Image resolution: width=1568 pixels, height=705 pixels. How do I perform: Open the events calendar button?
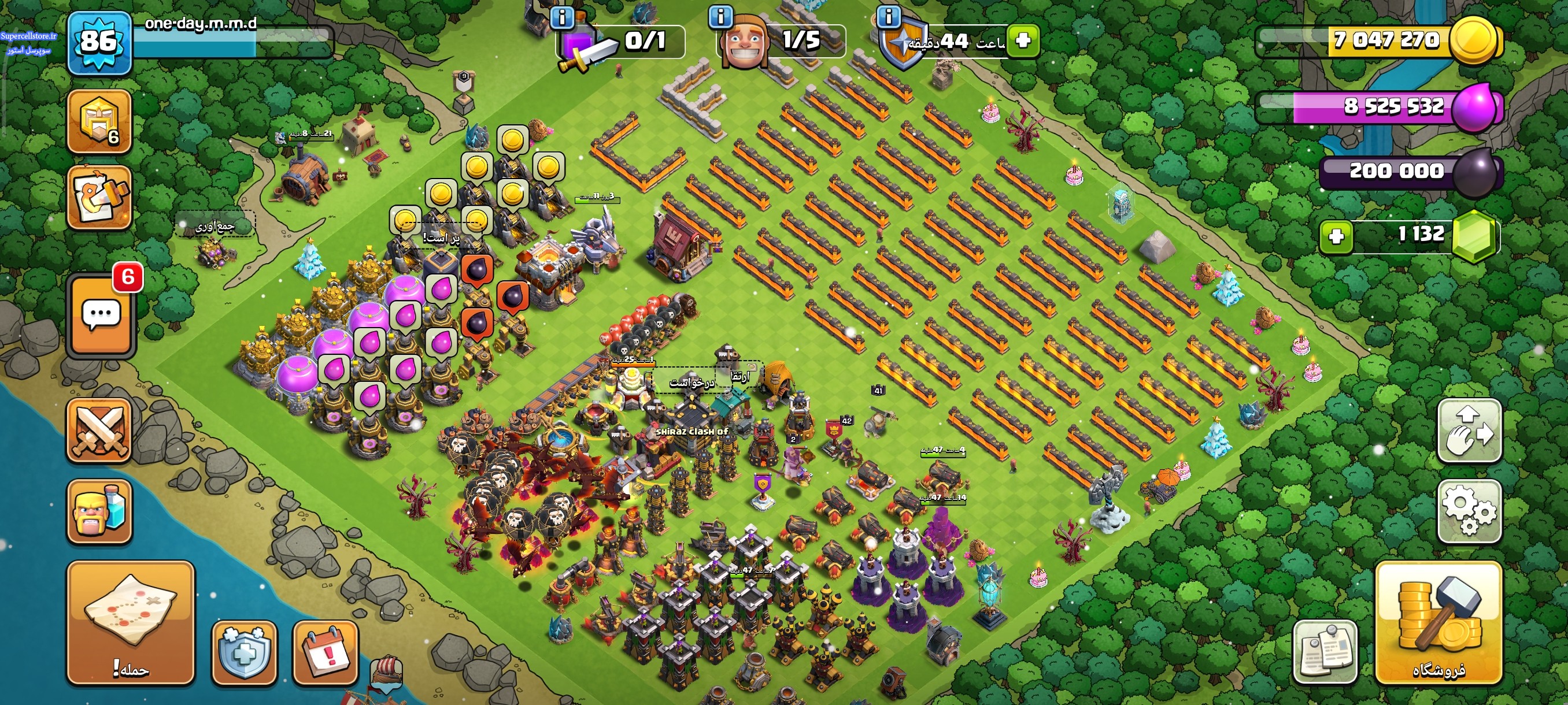[x=326, y=651]
